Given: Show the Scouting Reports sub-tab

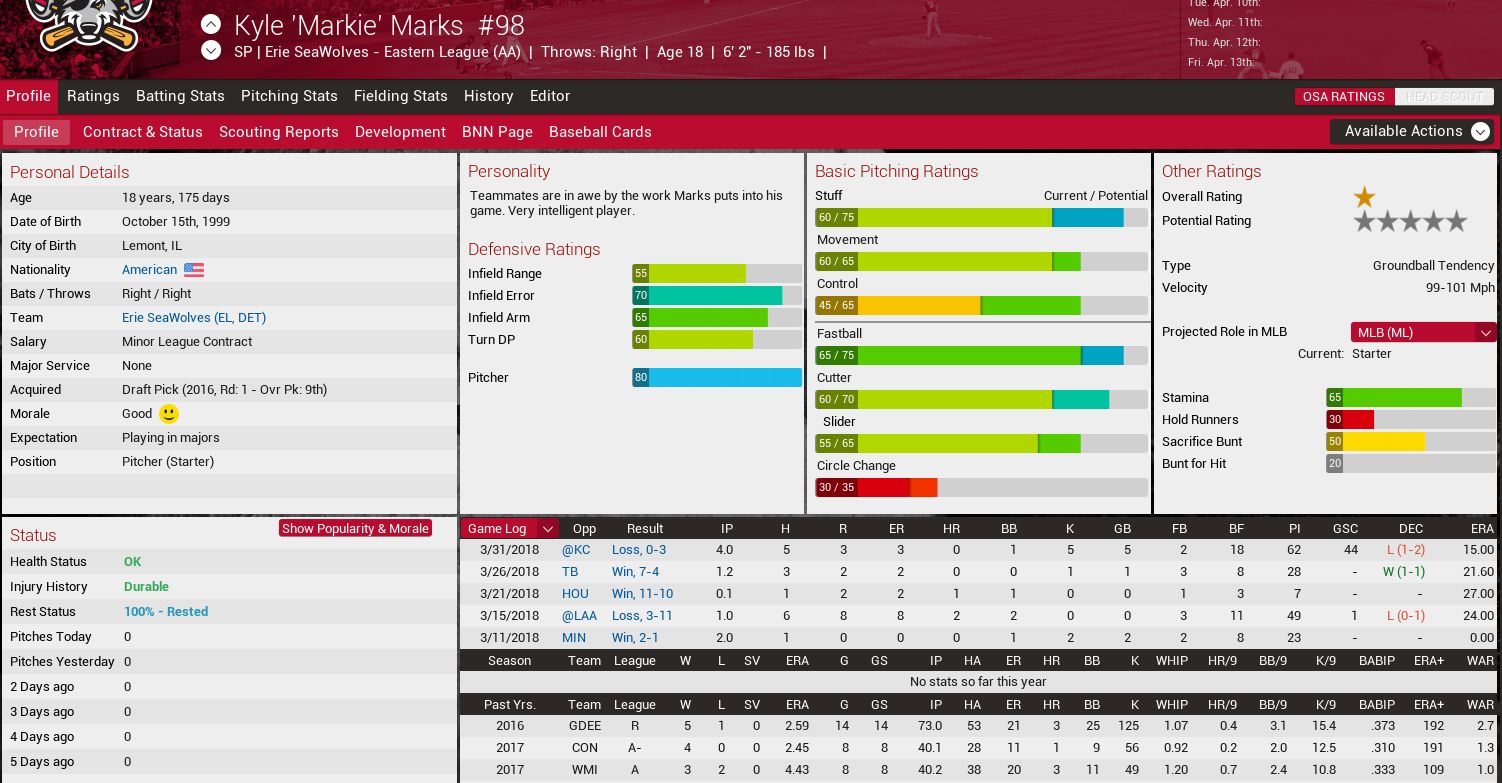Looking at the screenshot, I should [x=279, y=132].
